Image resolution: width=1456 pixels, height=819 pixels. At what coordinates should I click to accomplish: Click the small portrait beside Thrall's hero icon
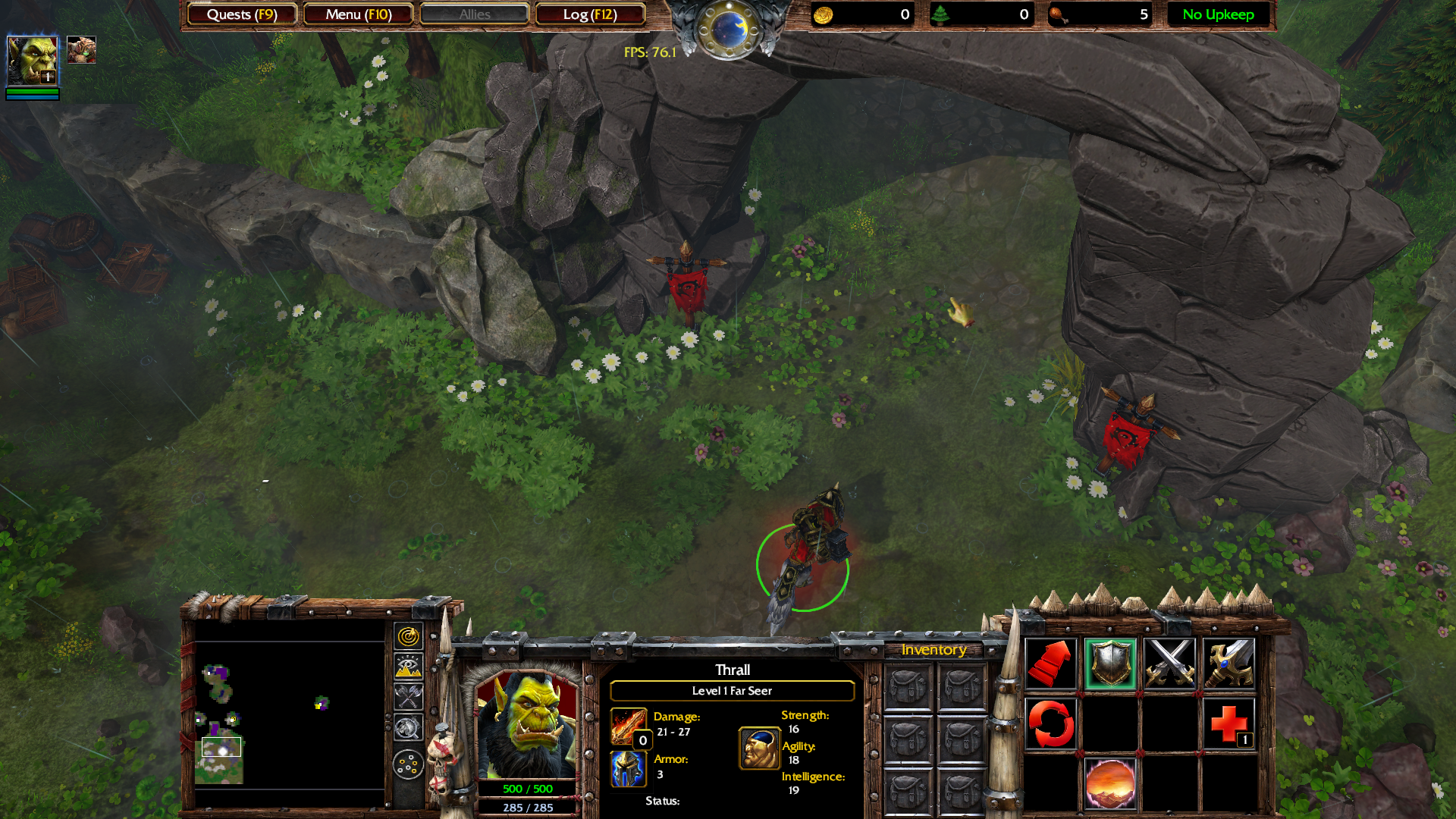81,50
